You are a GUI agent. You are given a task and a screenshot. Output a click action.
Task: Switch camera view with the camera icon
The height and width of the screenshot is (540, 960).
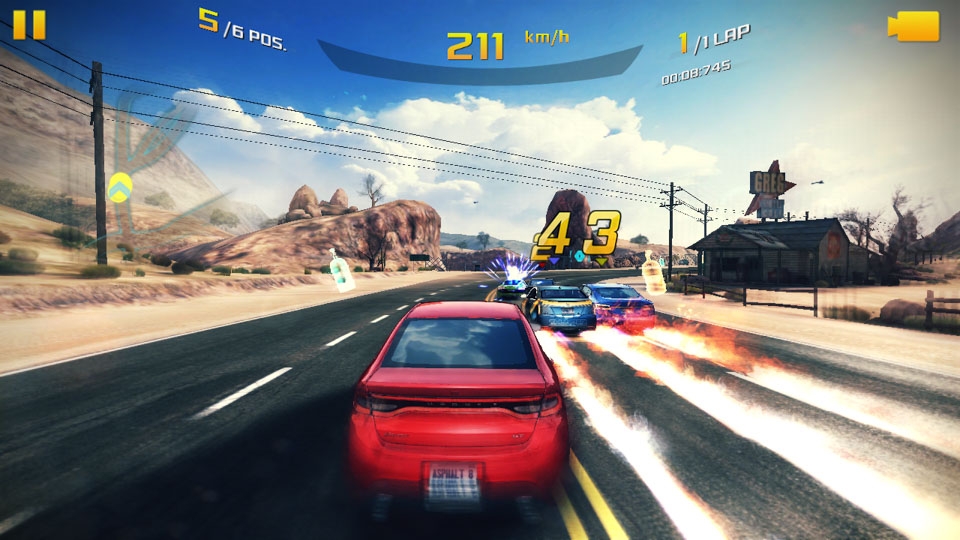click(x=913, y=26)
